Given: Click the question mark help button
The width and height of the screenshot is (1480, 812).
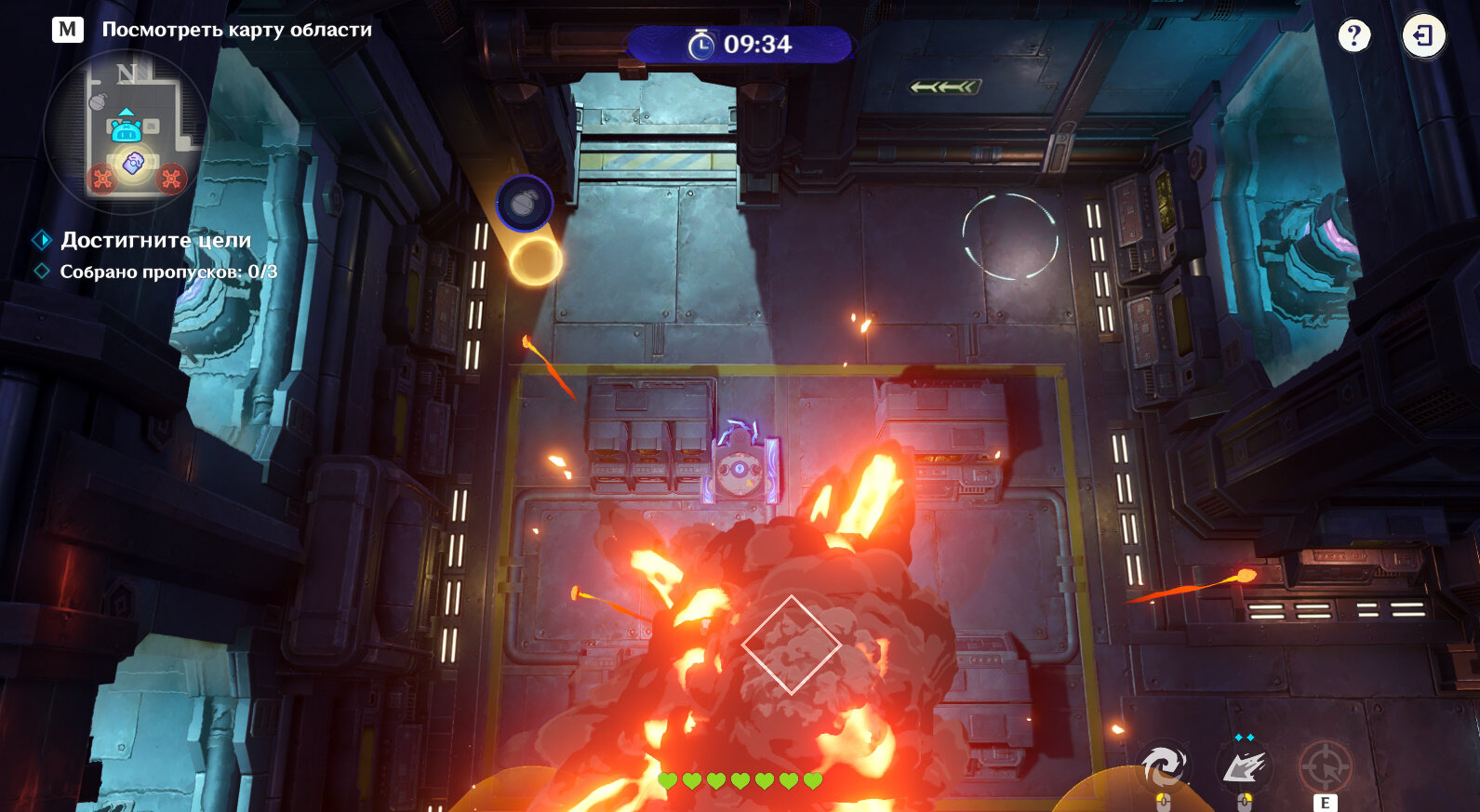Looking at the screenshot, I should click(x=1353, y=36).
